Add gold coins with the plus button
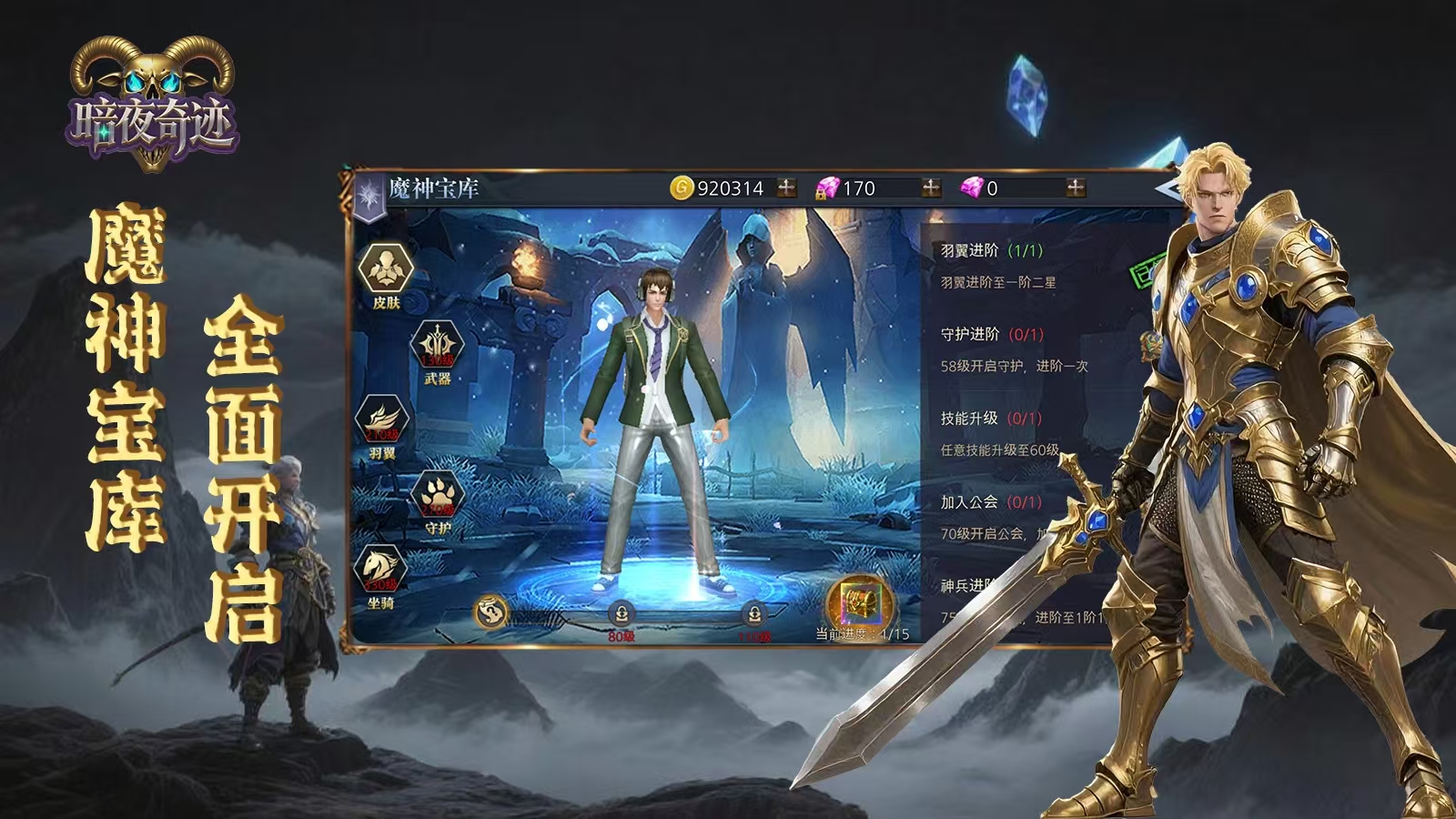Viewport: 1456px width, 819px height. 786,187
